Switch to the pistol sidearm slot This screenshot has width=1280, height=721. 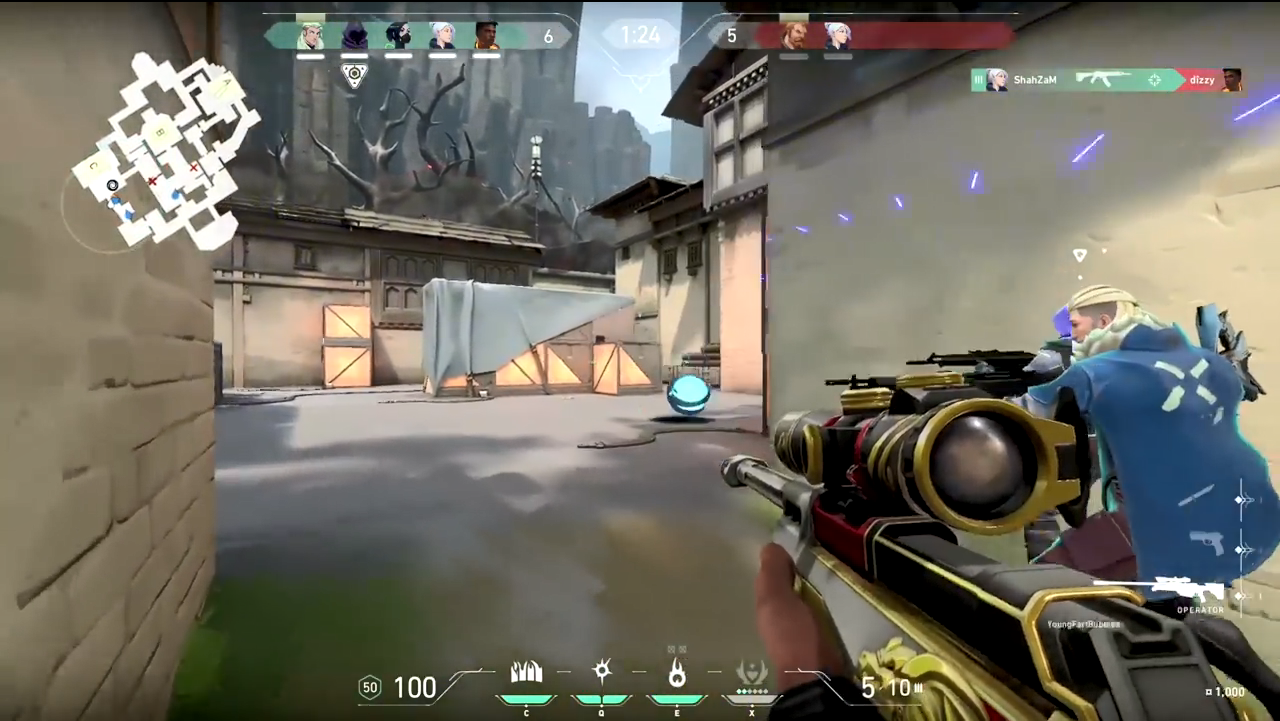point(1207,543)
